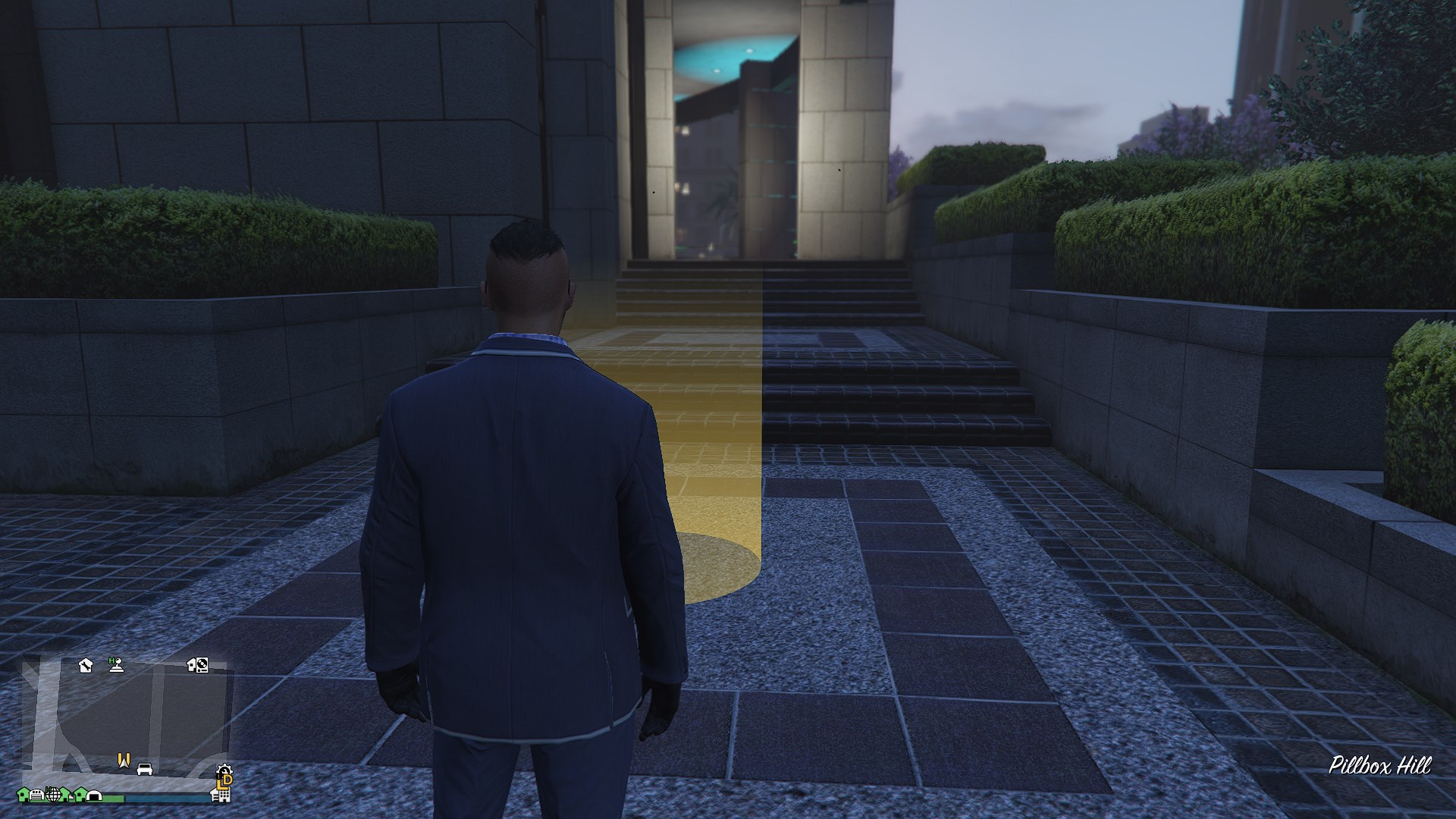
Task: Click the white car blip on the minimap
Action: coord(144,769)
